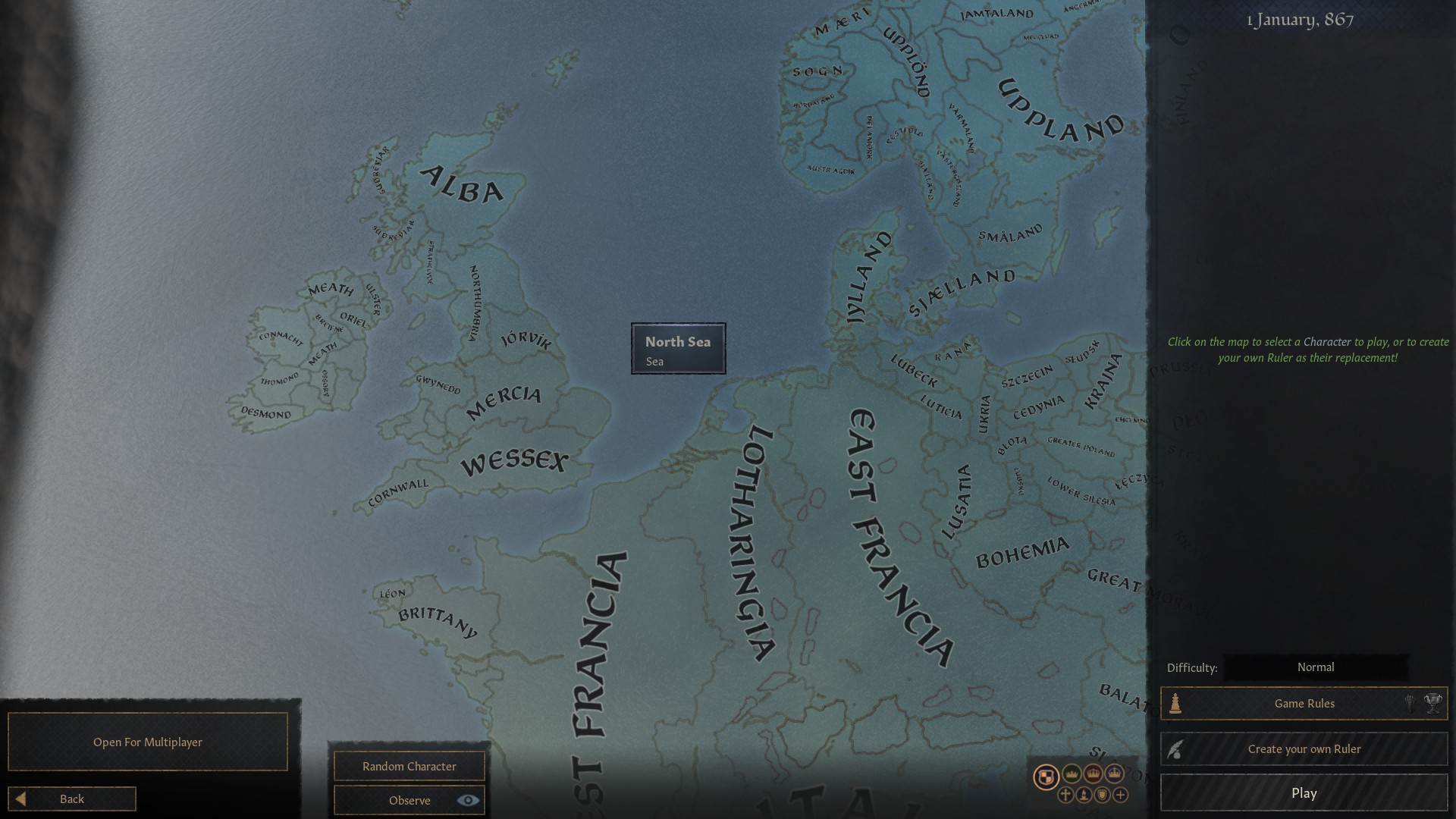The image size is (1456, 819).
Task: Click the plus icon in the filter cluster
Action: (1121, 795)
